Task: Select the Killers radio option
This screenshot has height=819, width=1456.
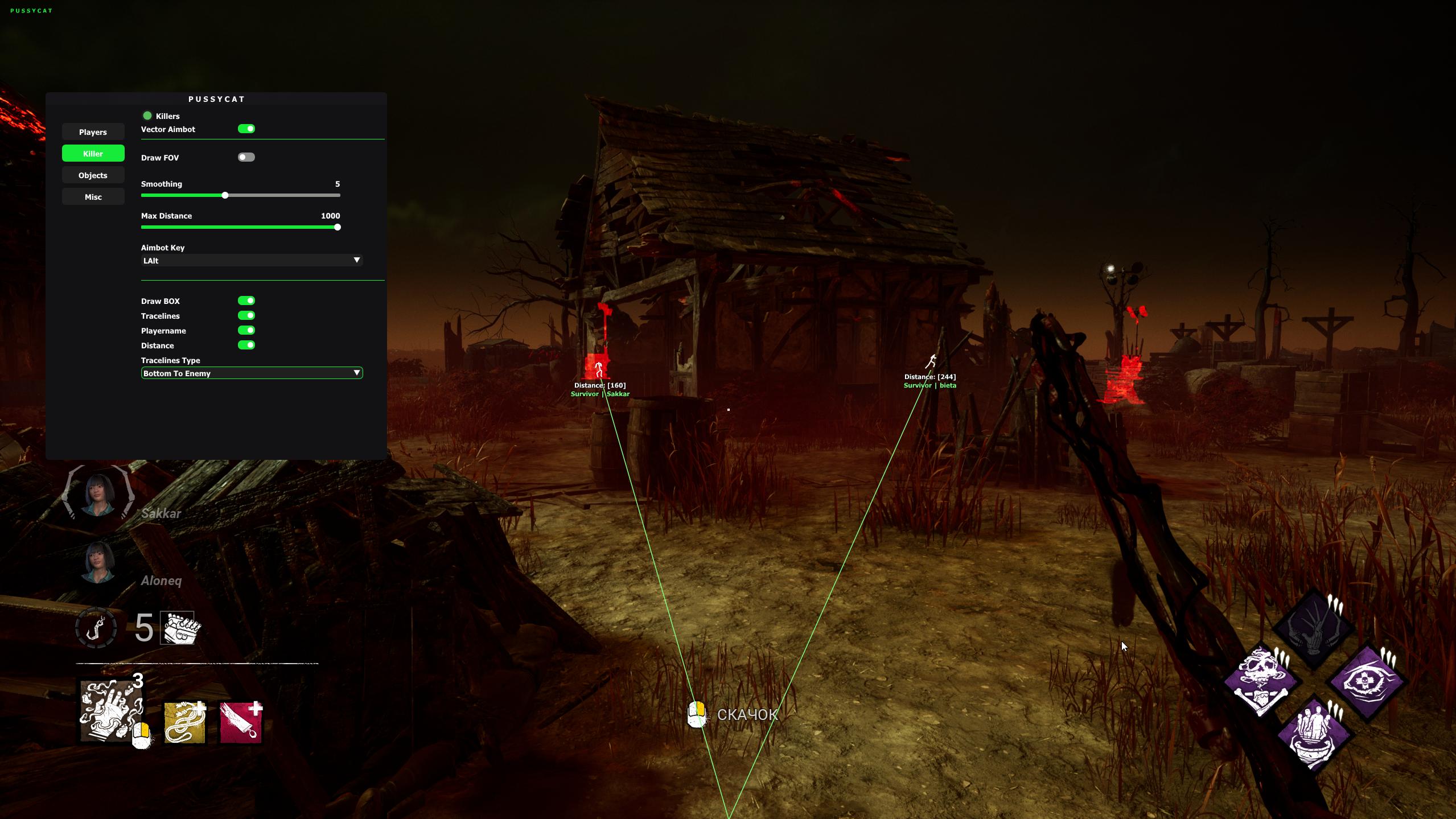Action: tap(147, 116)
